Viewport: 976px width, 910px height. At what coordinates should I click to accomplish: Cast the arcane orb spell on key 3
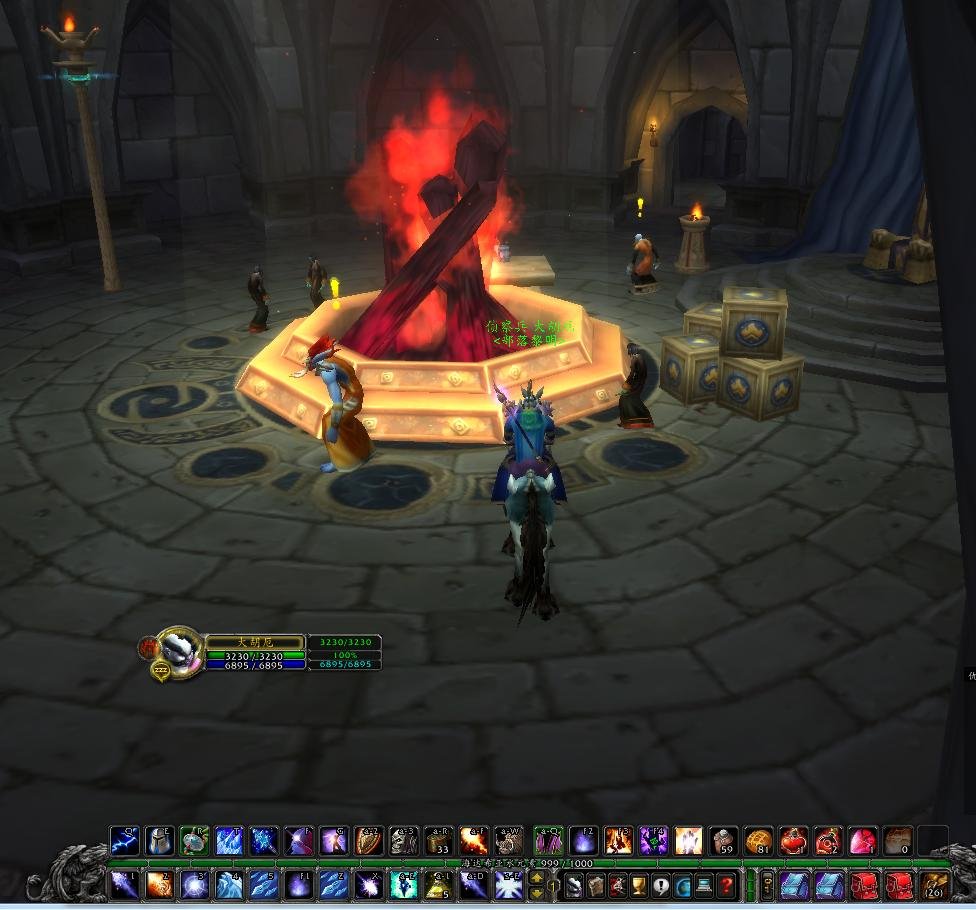194,885
